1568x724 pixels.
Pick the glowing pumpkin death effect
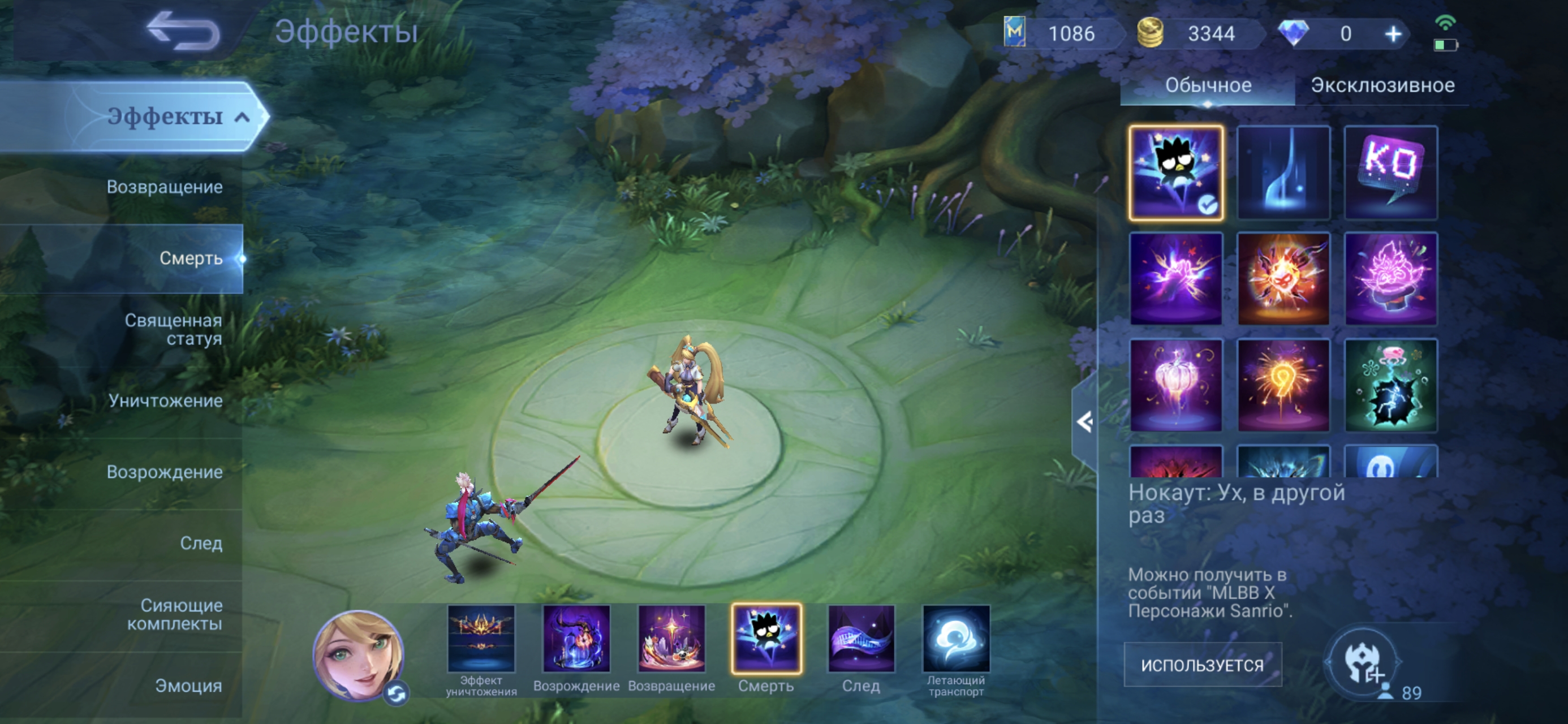pyautogui.click(x=1175, y=385)
